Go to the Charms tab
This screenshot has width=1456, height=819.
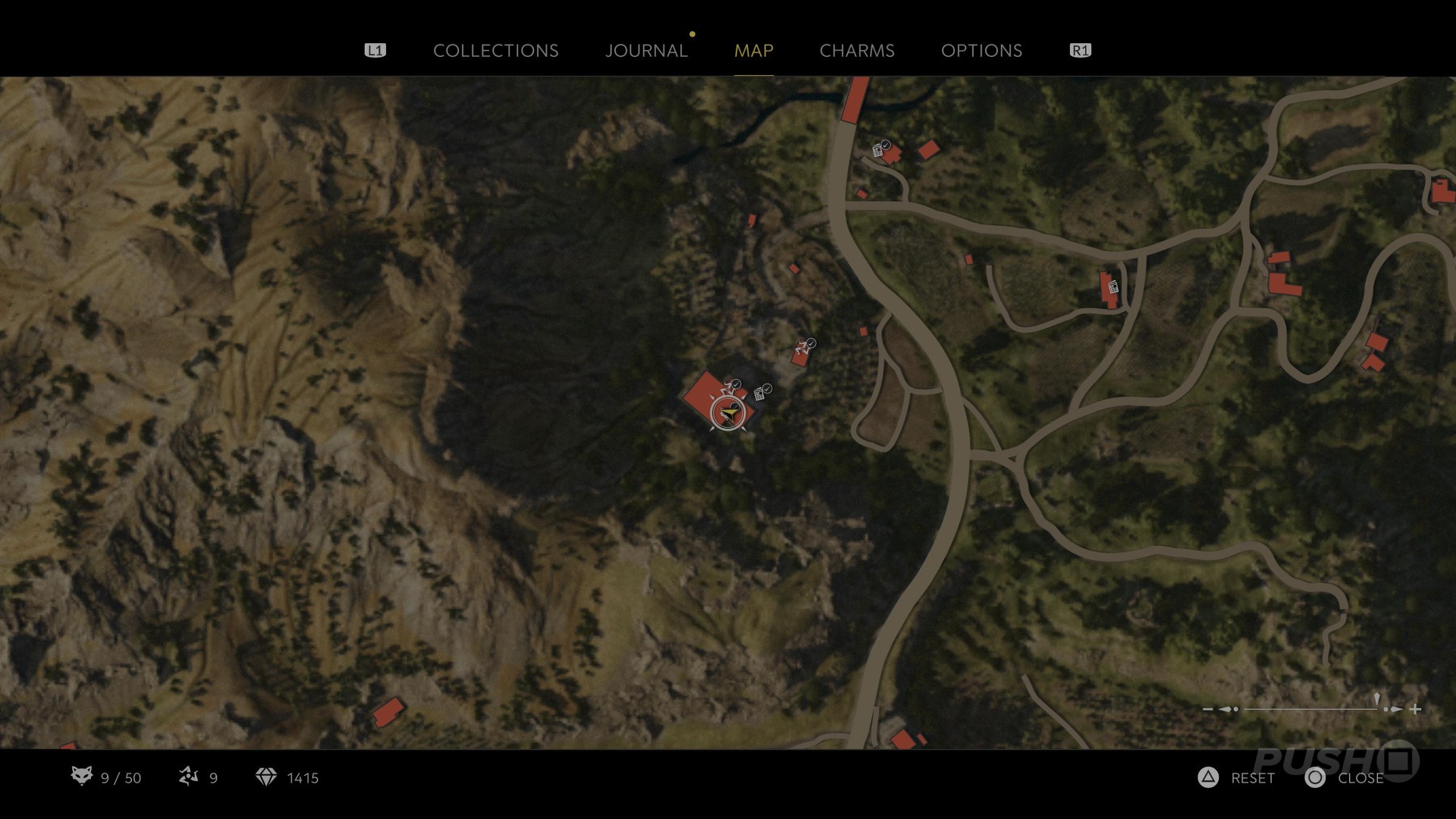857,51
